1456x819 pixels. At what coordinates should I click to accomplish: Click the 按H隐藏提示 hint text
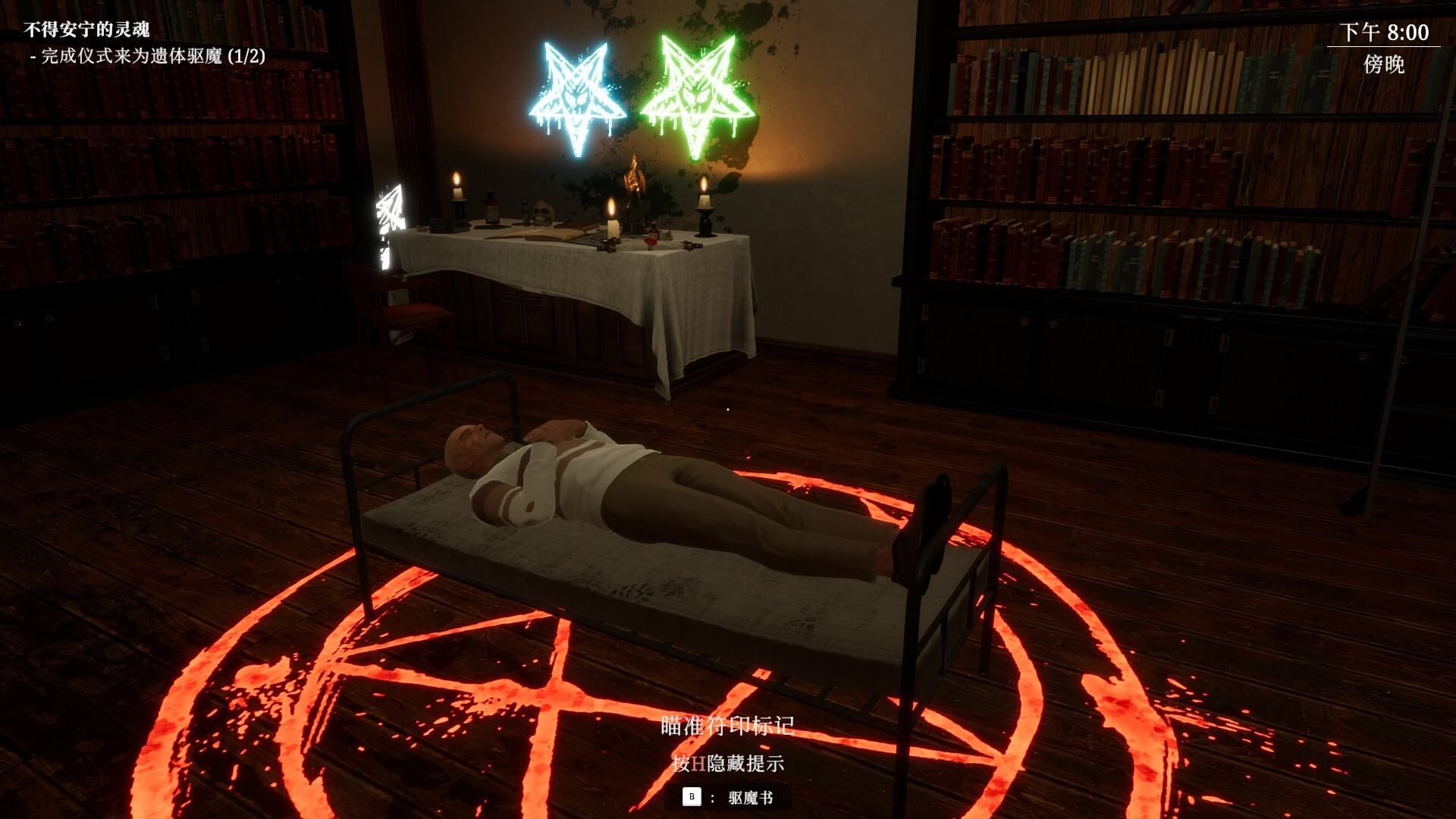(x=727, y=766)
